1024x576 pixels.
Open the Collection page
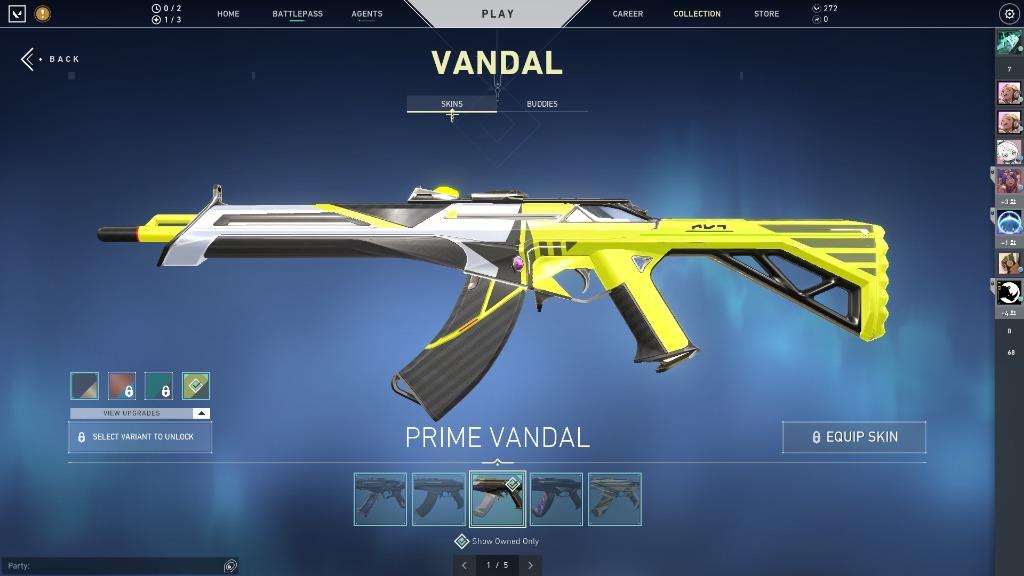pyautogui.click(x=697, y=14)
